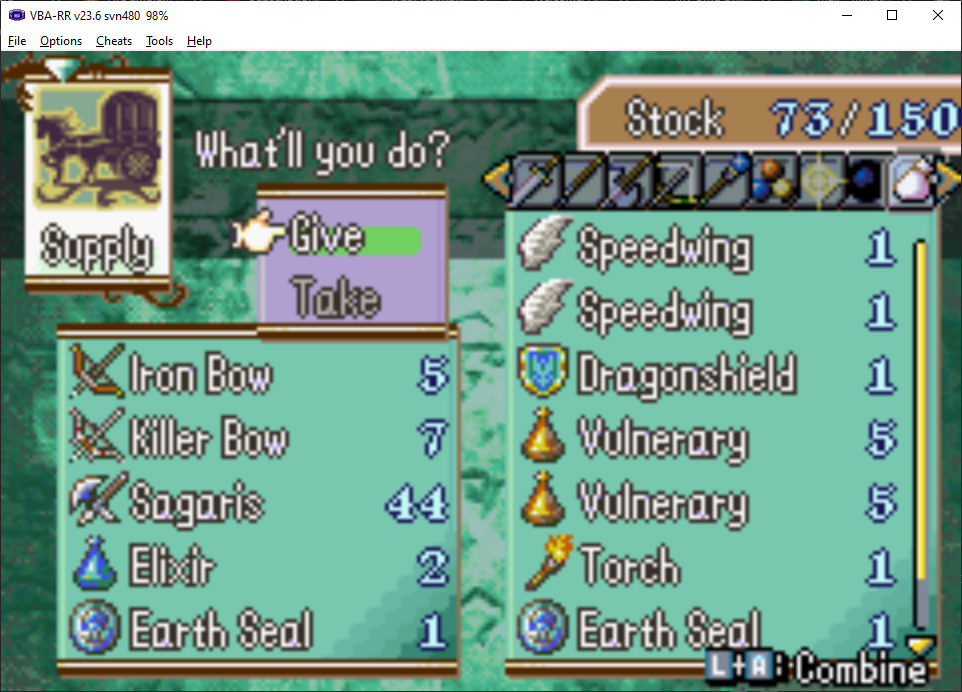Select the items pouch category tab
Viewport: 962px width, 692px height.
click(911, 181)
